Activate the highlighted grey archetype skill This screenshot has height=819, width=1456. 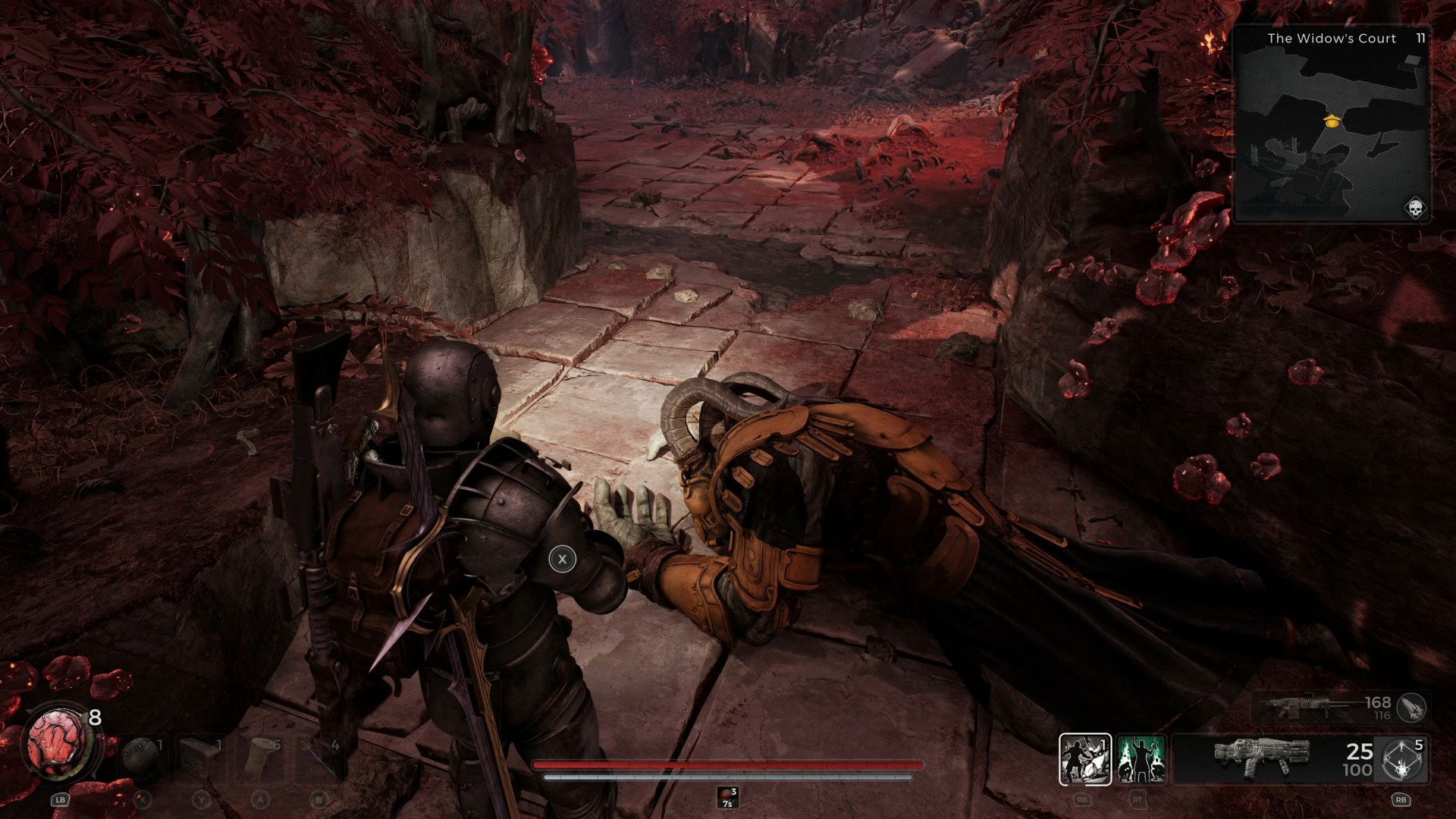tap(1085, 759)
